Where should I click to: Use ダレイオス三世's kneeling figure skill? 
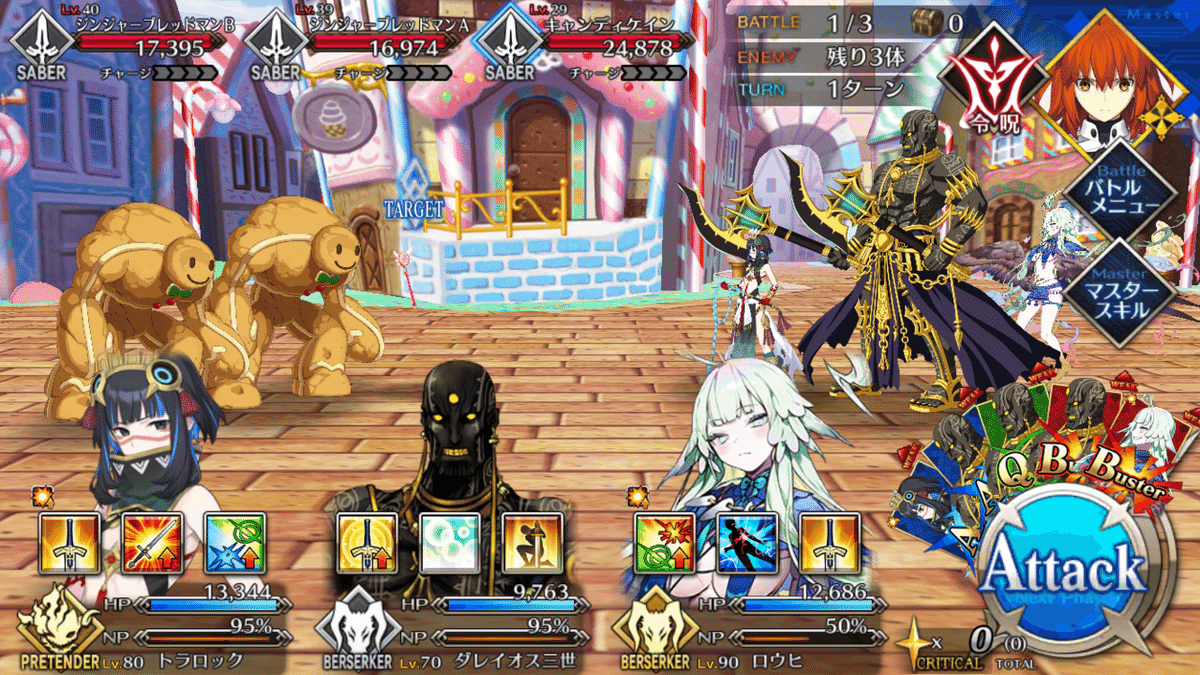click(531, 544)
